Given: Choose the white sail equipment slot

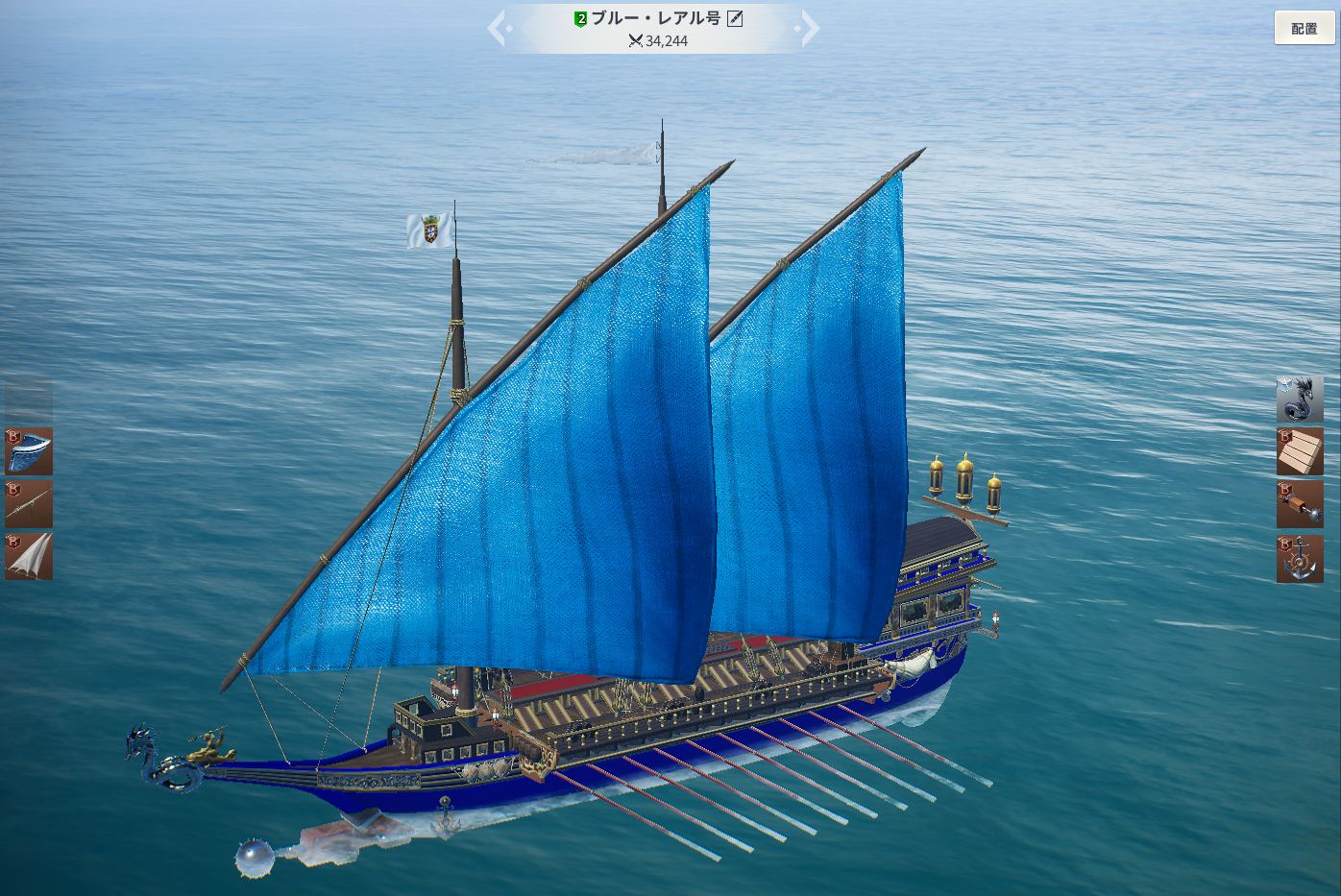Looking at the screenshot, I should (29, 557).
